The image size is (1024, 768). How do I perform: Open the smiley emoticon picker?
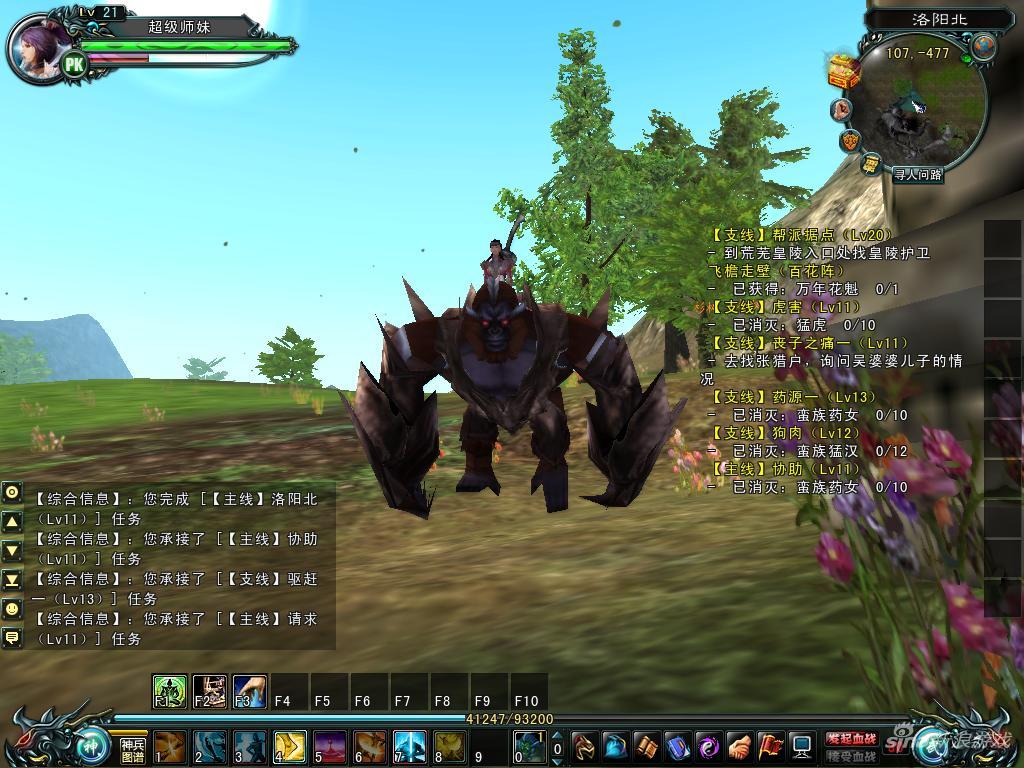point(12,608)
